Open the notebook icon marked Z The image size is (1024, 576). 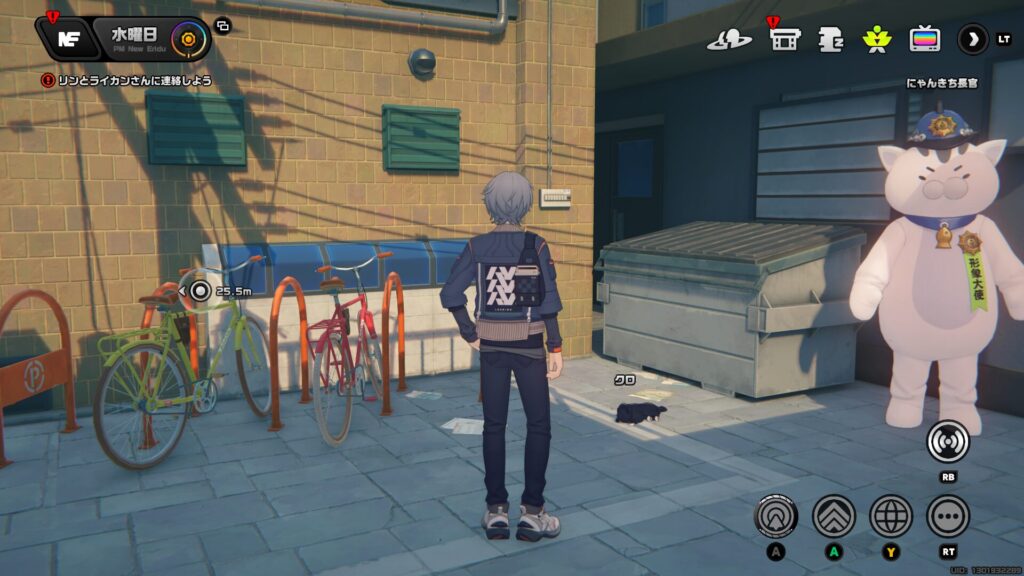831,40
